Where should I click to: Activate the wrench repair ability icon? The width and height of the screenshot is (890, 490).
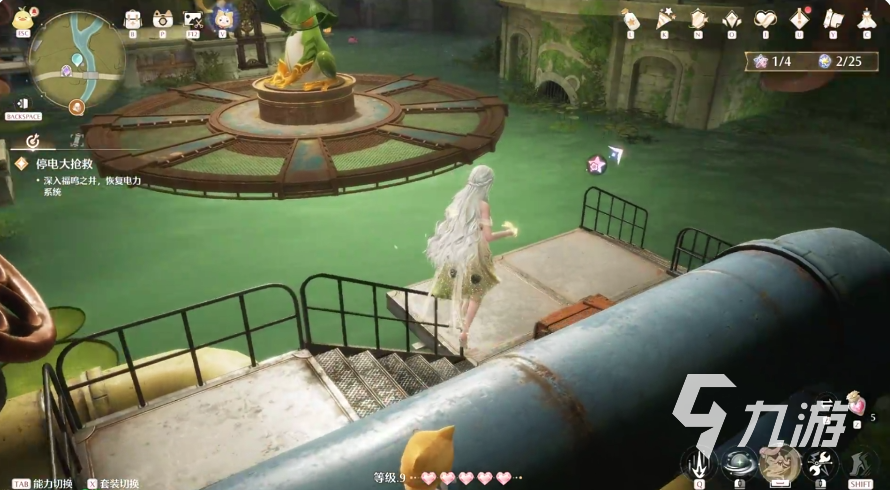(x=821, y=462)
